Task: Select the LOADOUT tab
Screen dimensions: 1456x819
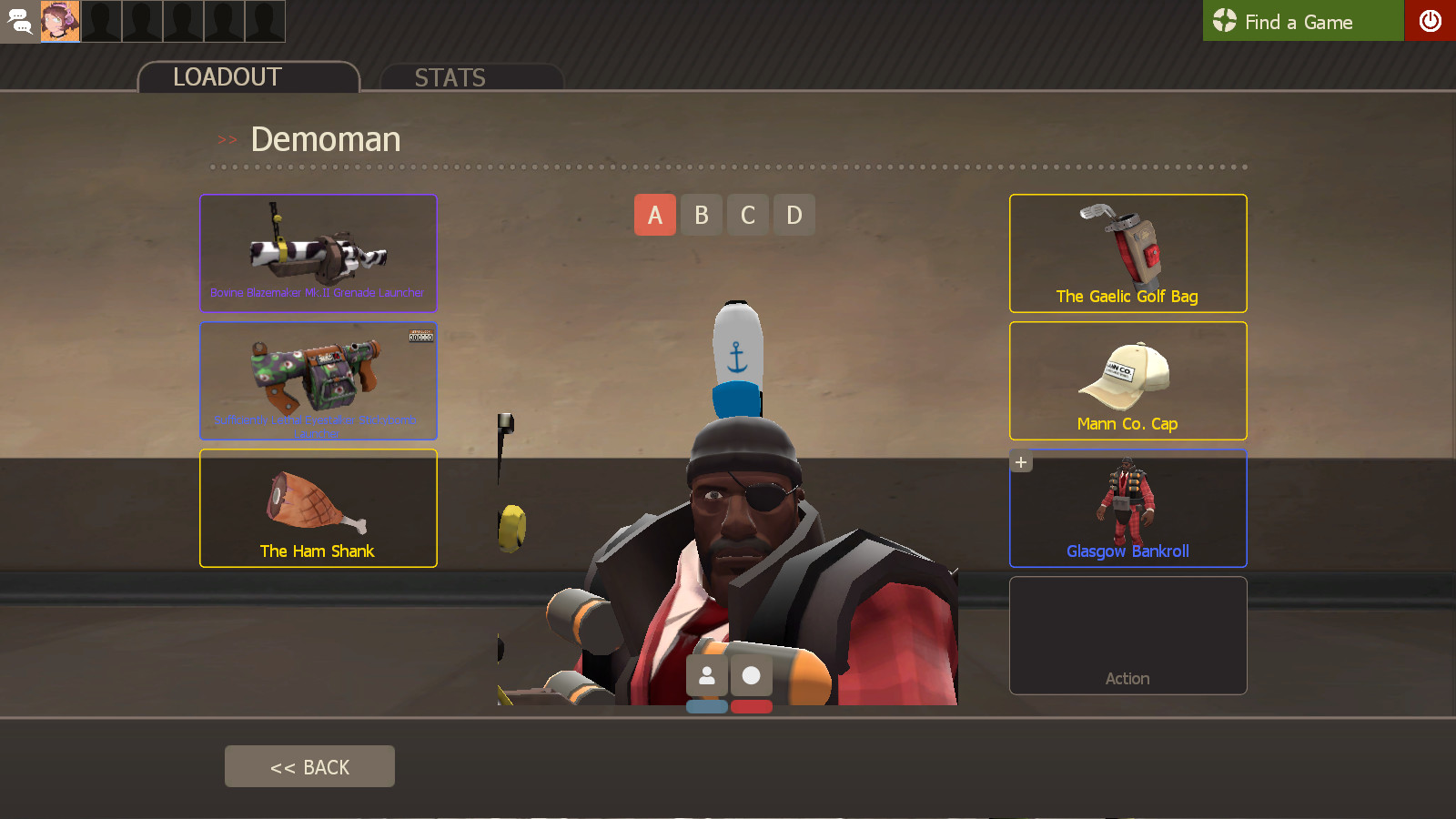Action: [226, 77]
